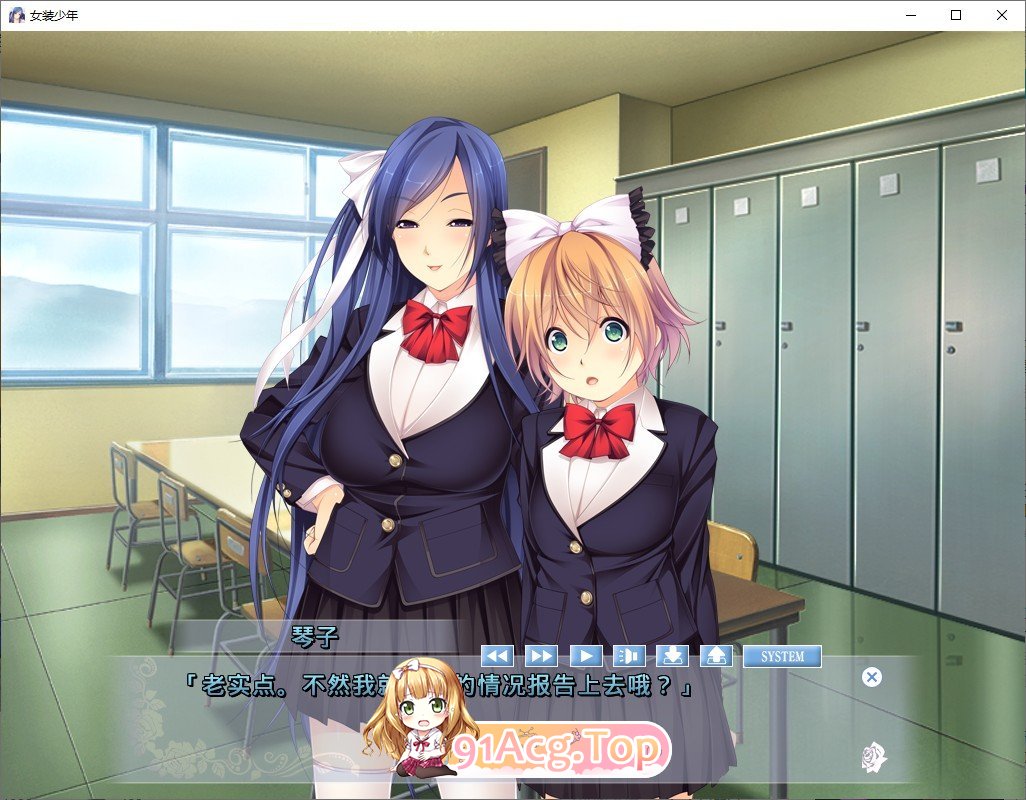Advance the dialogue via the rose icon
1026x800 pixels.
[x=874, y=756]
